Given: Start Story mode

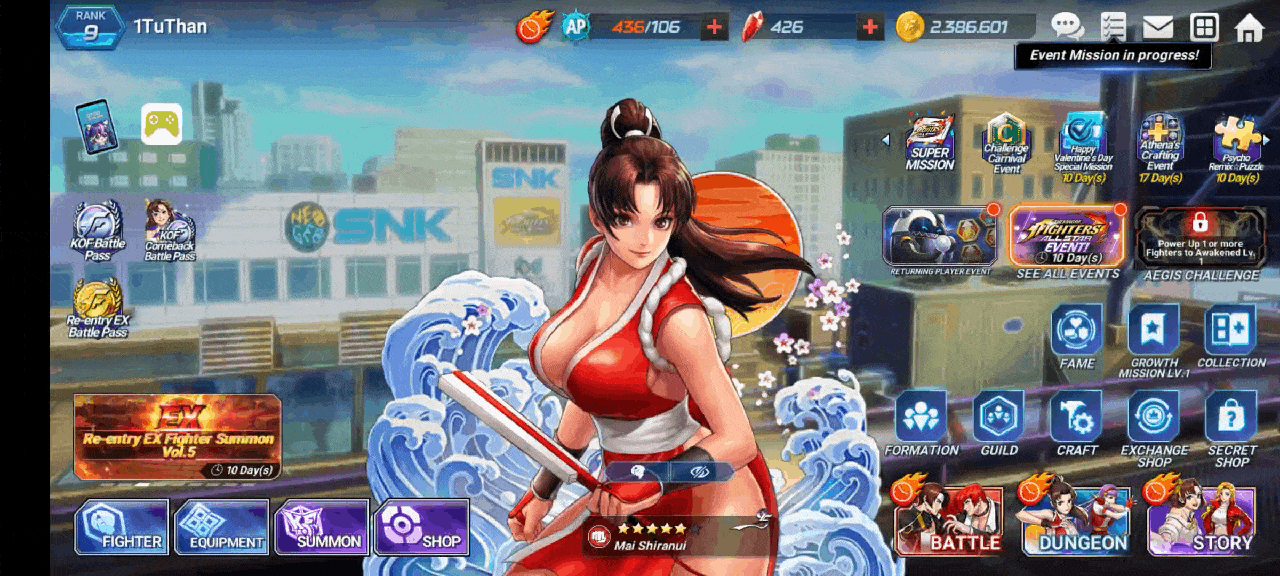Looking at the screenshot, I should (x=1201, y=522).
